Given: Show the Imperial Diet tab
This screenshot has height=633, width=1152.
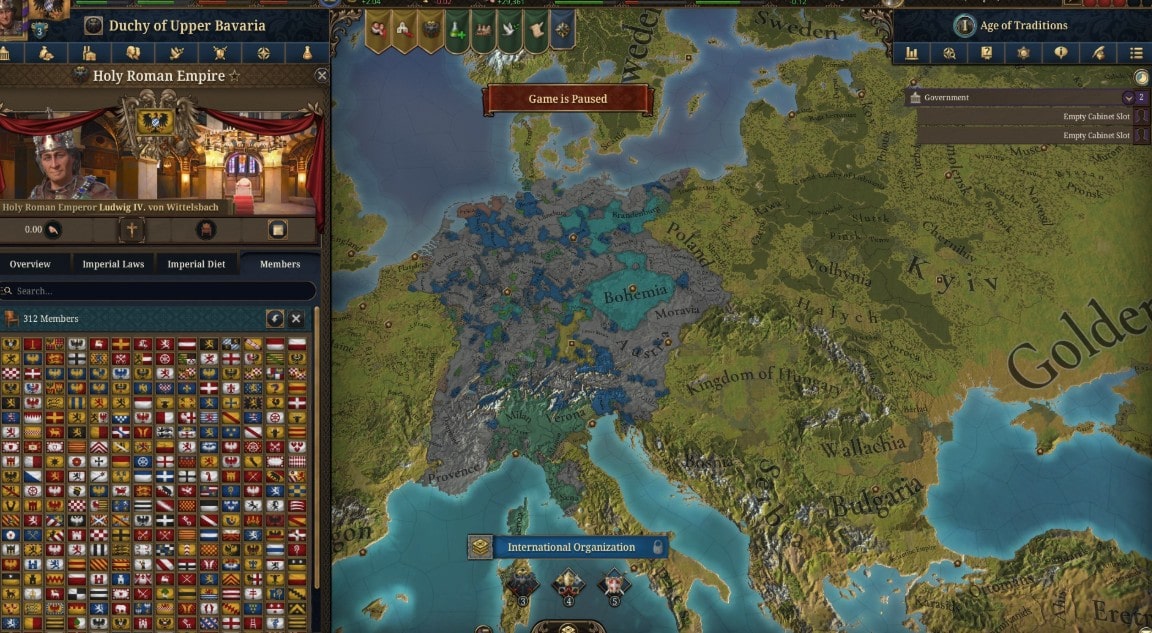Looking at the screenshot, I should coord(196,264).
